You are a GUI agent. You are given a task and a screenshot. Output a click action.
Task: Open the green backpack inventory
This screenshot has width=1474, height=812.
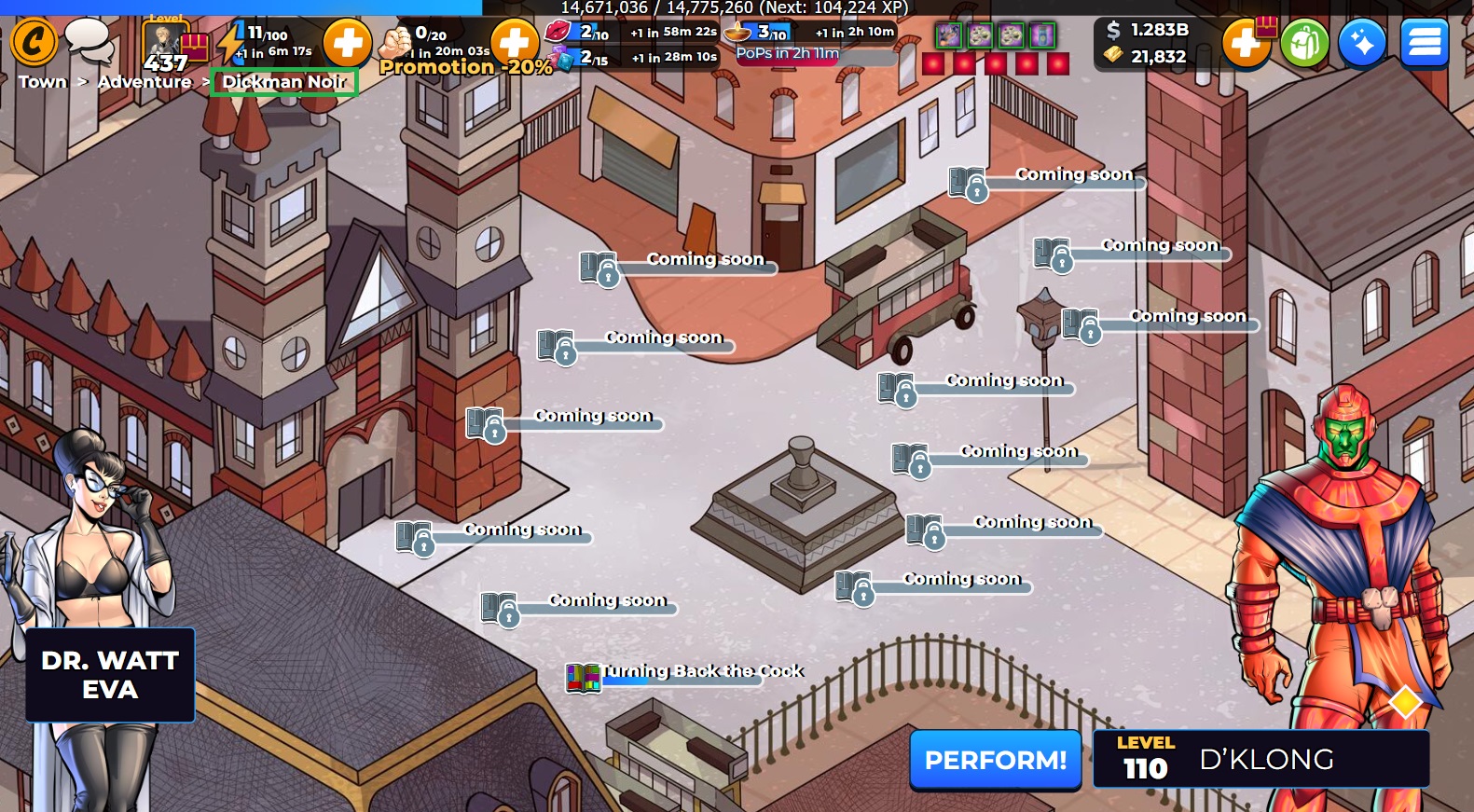(1303, 43)
